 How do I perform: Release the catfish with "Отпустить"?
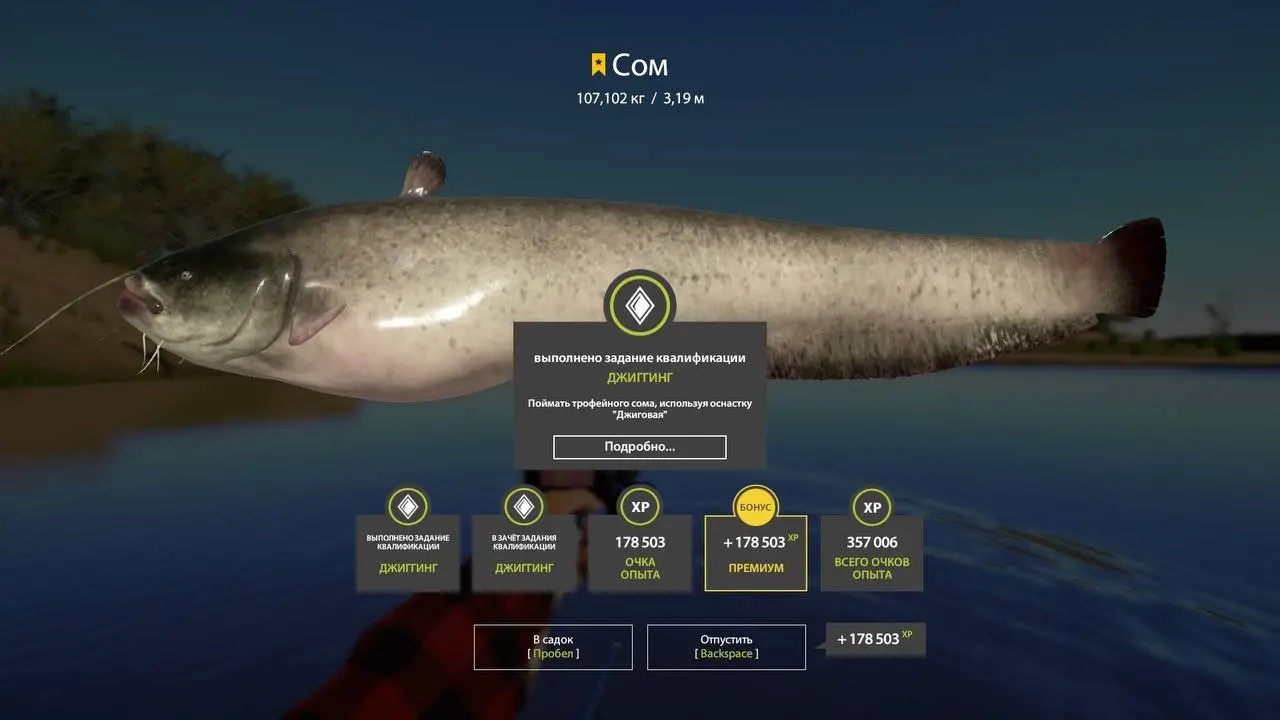point(726,647)
